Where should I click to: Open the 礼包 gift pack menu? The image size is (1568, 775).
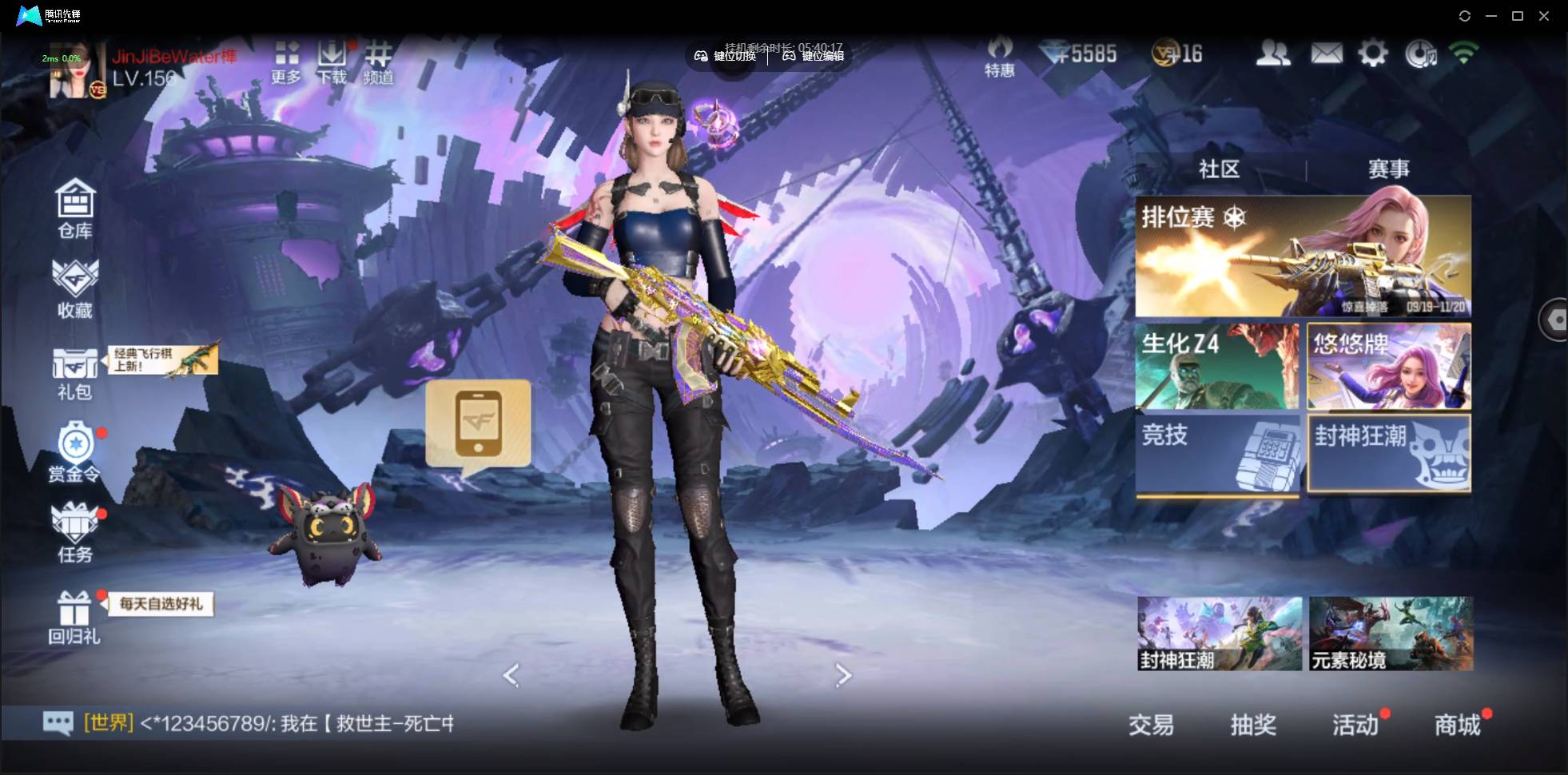tap(74, 372)
